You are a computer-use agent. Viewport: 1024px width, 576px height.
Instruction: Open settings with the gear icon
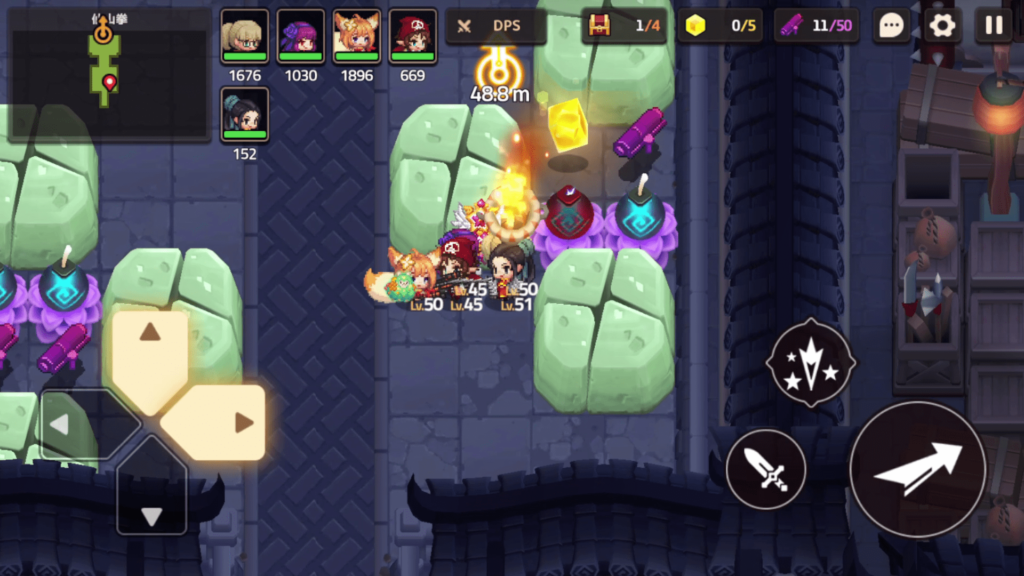941,26
